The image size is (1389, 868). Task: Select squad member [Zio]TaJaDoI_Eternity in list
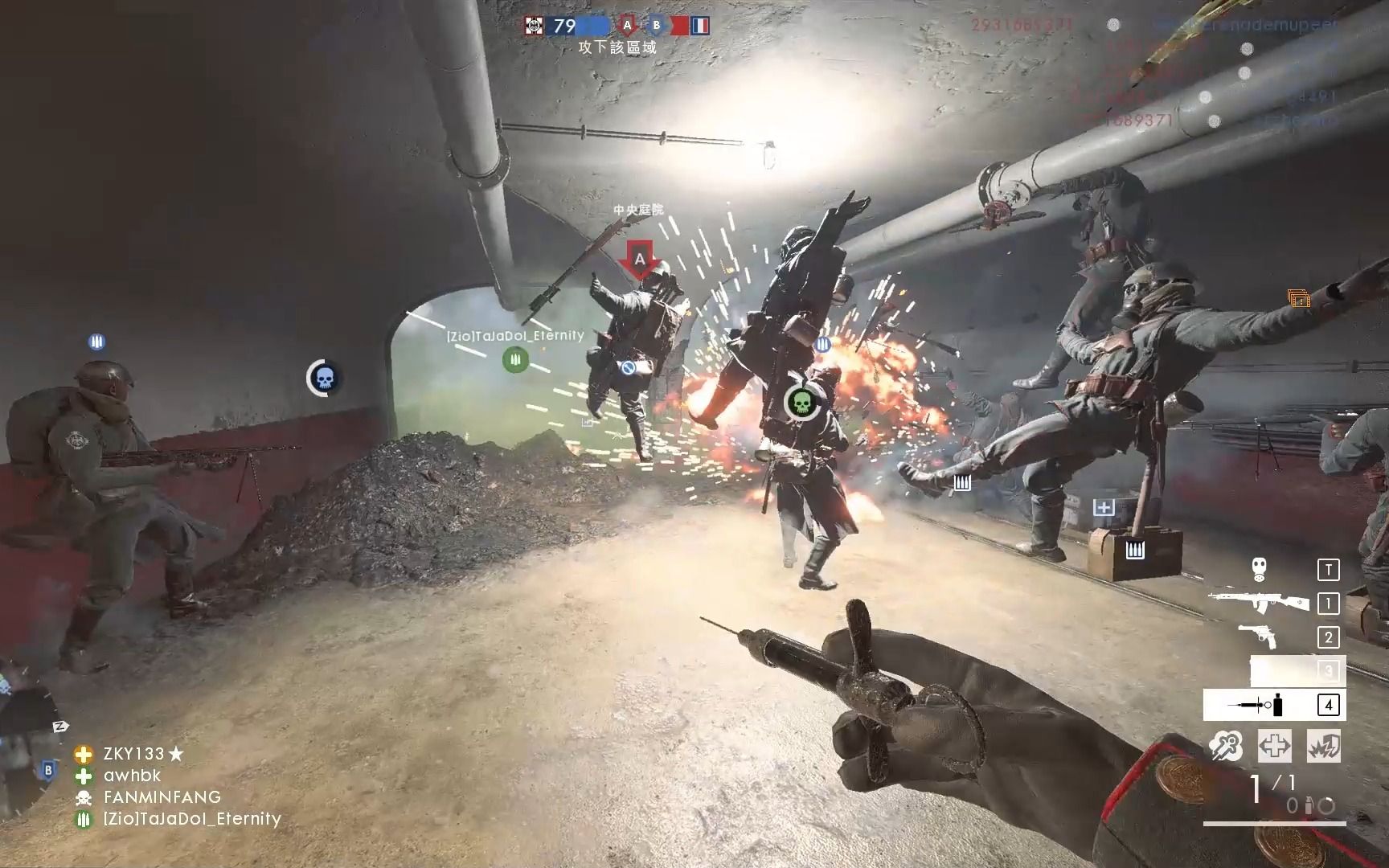191,819
